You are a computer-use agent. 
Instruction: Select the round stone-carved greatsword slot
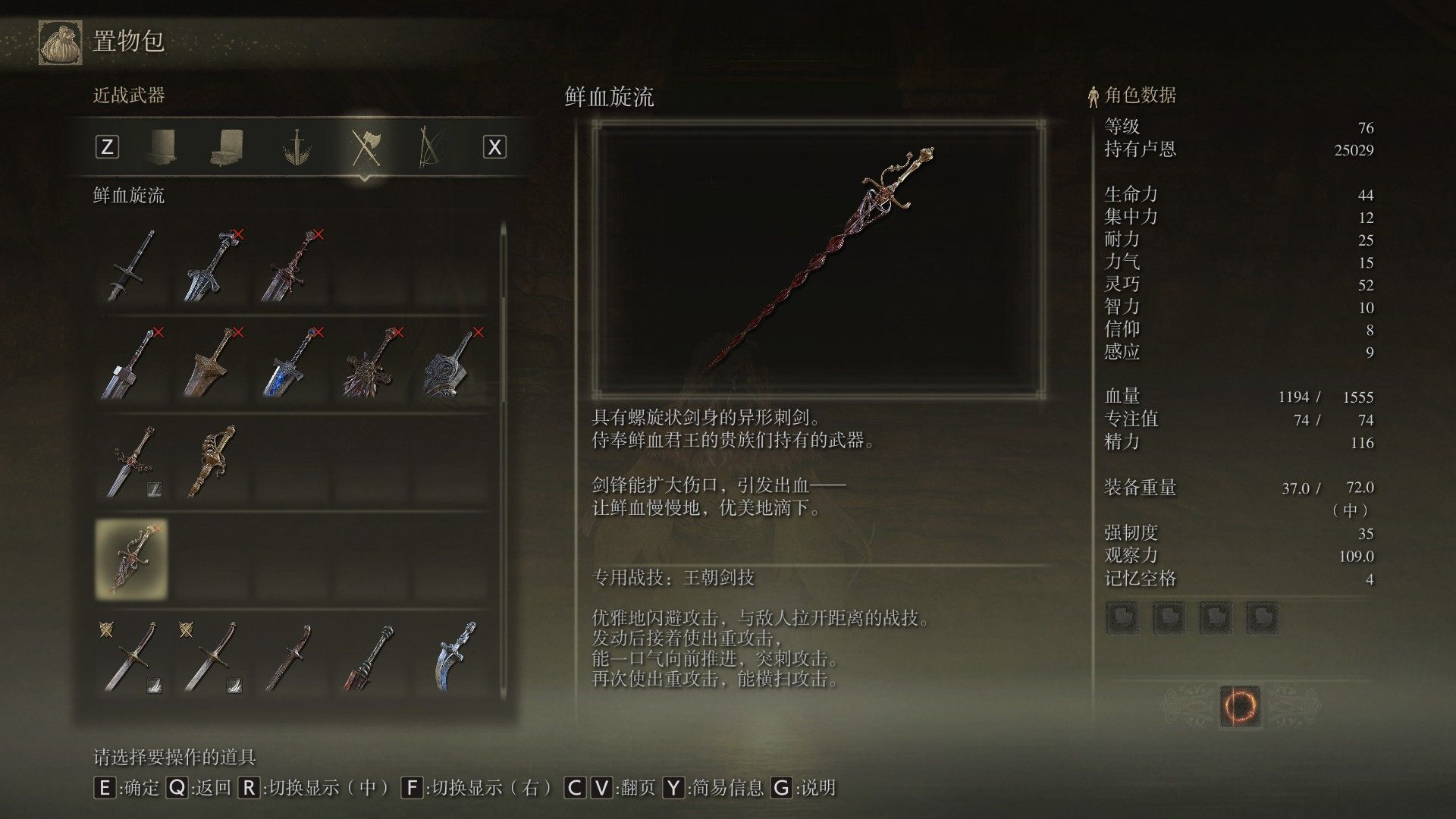click(451, 362)
